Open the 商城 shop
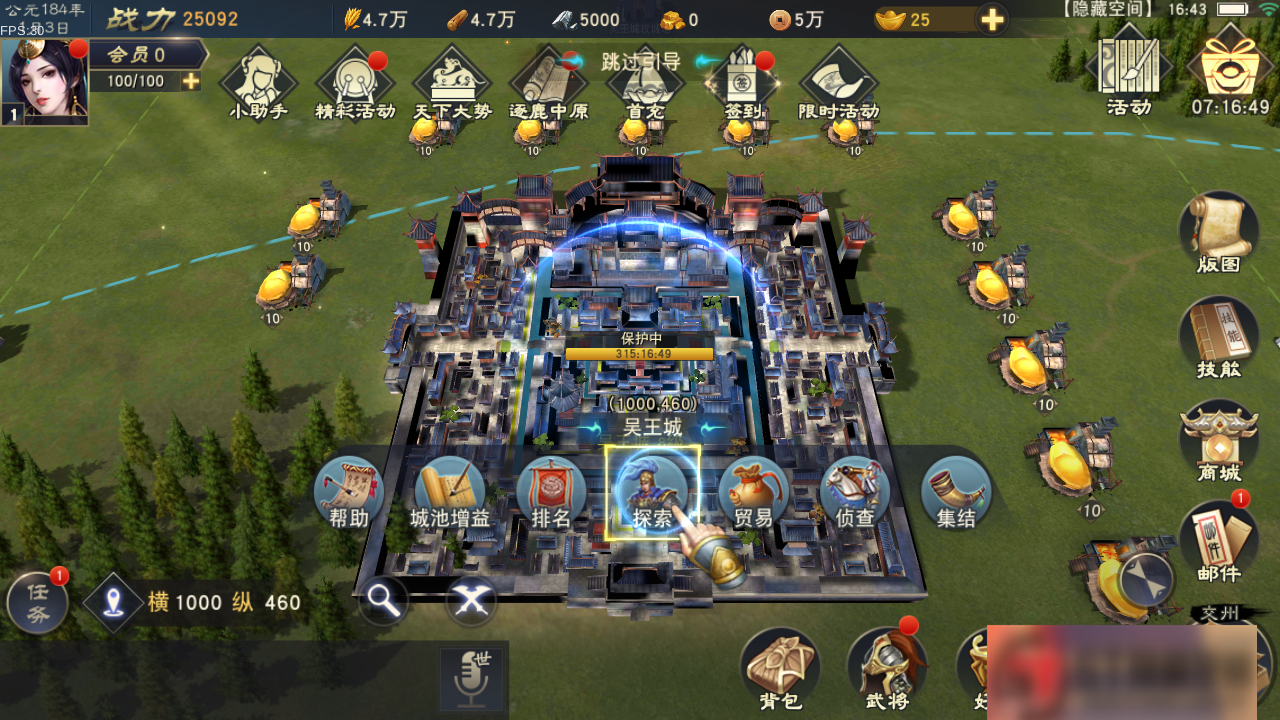1280x720 pixels. click(x=1218, y=442)
